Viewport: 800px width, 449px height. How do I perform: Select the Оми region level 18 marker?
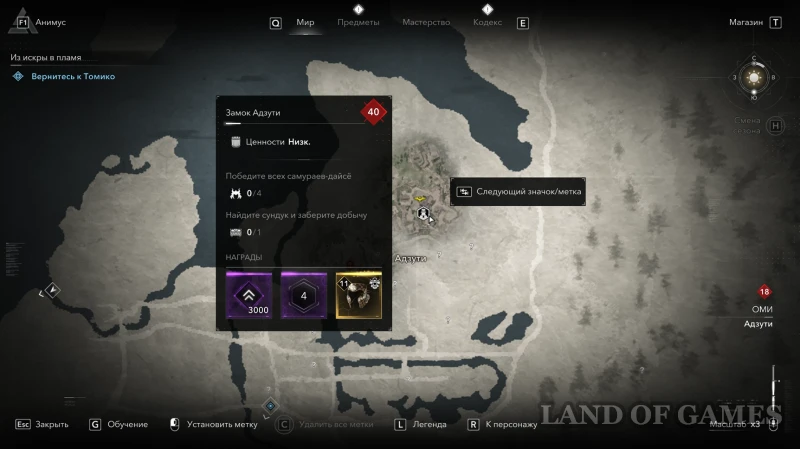pos(764,292)
